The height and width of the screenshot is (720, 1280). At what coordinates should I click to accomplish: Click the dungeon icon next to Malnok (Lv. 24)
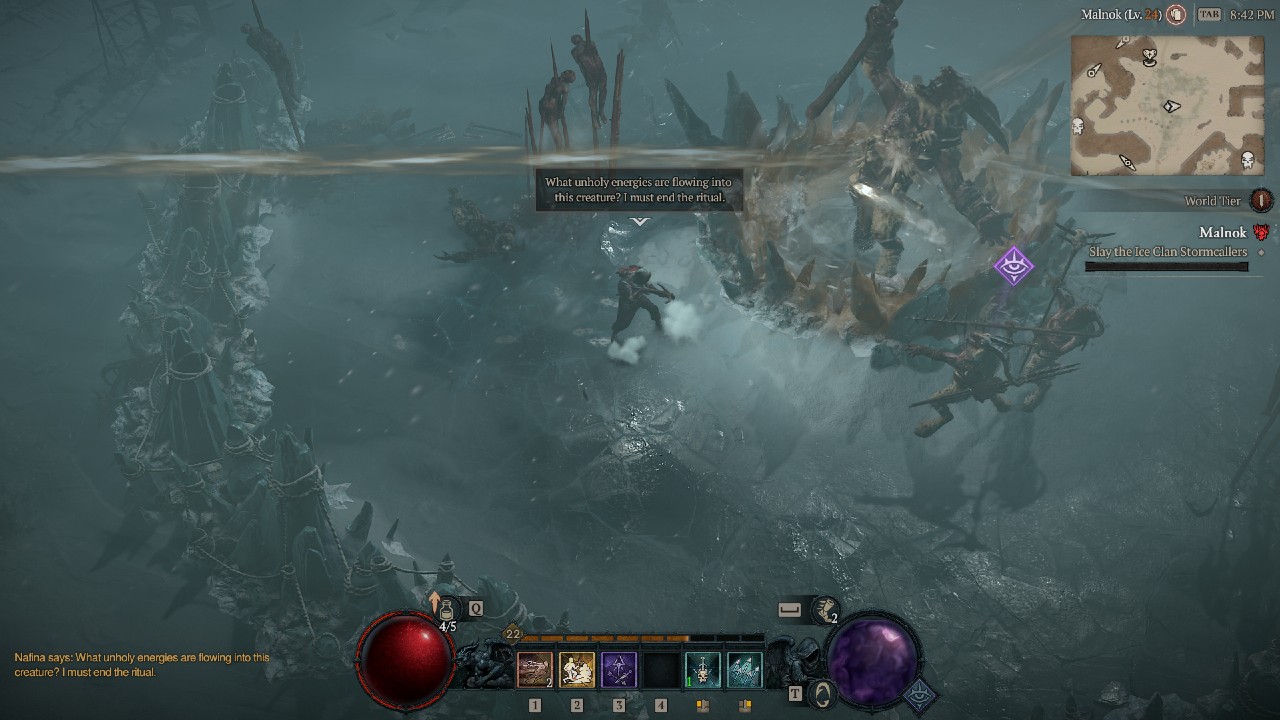click(1177, 15)
